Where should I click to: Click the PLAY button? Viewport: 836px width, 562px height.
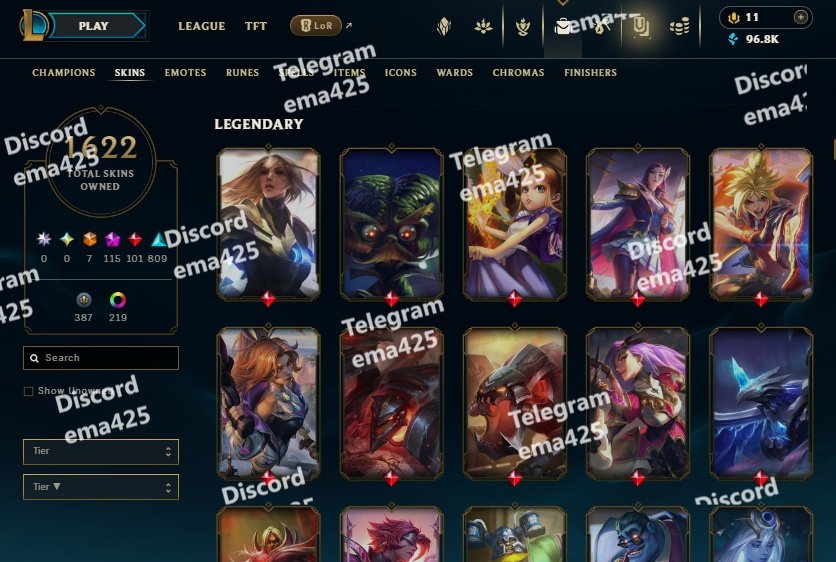93,26
